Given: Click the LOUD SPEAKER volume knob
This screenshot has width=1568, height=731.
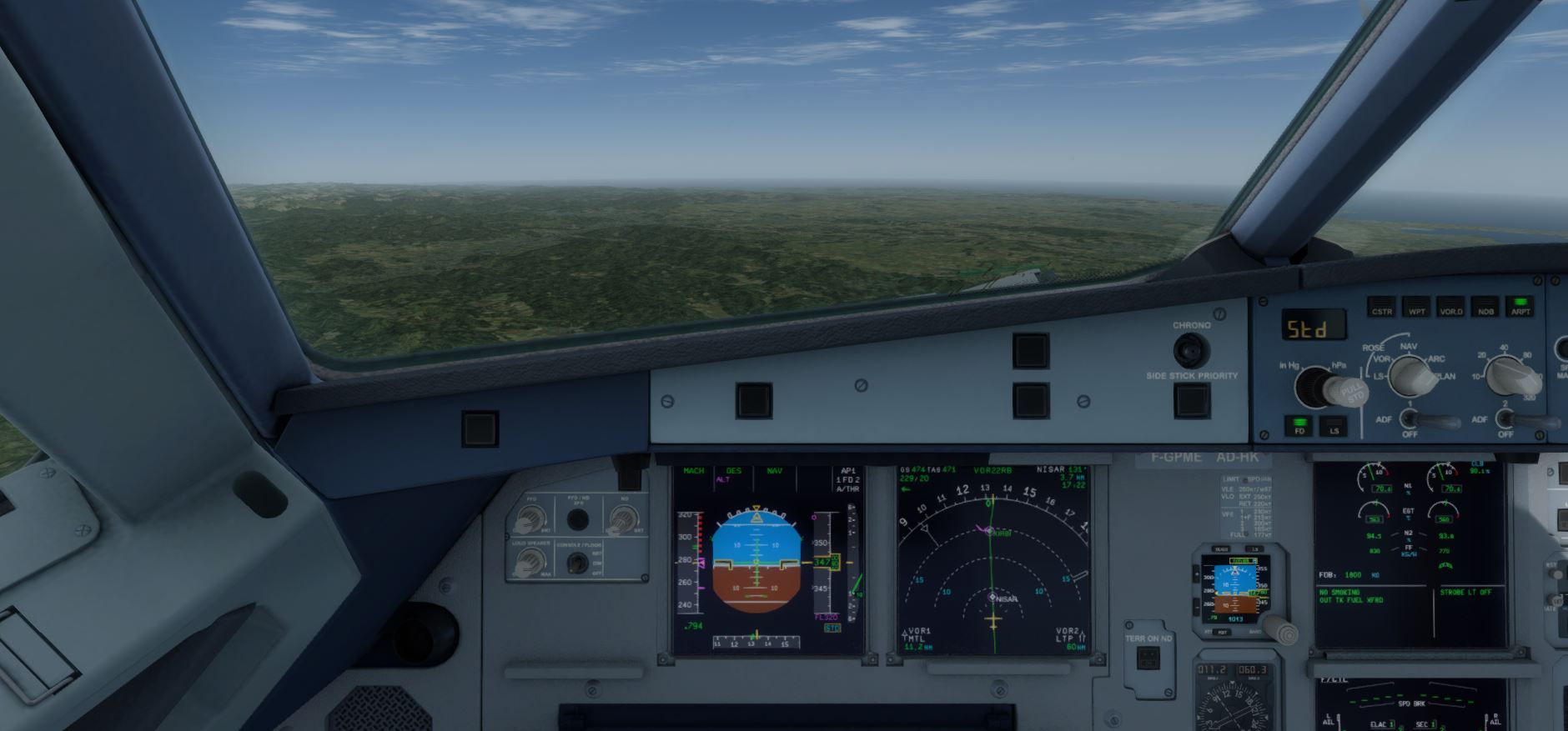Looking at the screenshot, I should 530,563.
